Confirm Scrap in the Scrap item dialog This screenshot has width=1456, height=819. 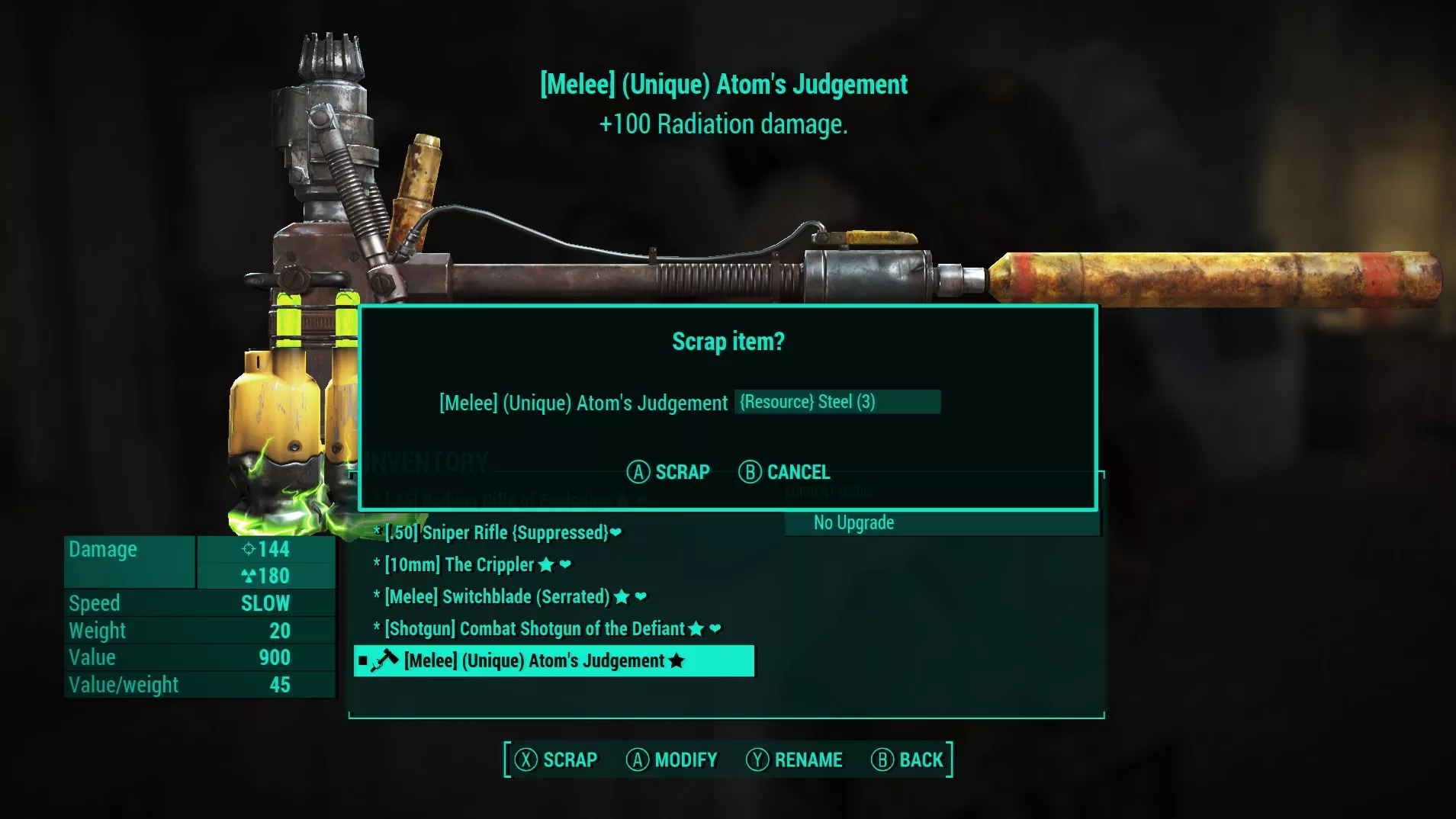pos(668,472)
